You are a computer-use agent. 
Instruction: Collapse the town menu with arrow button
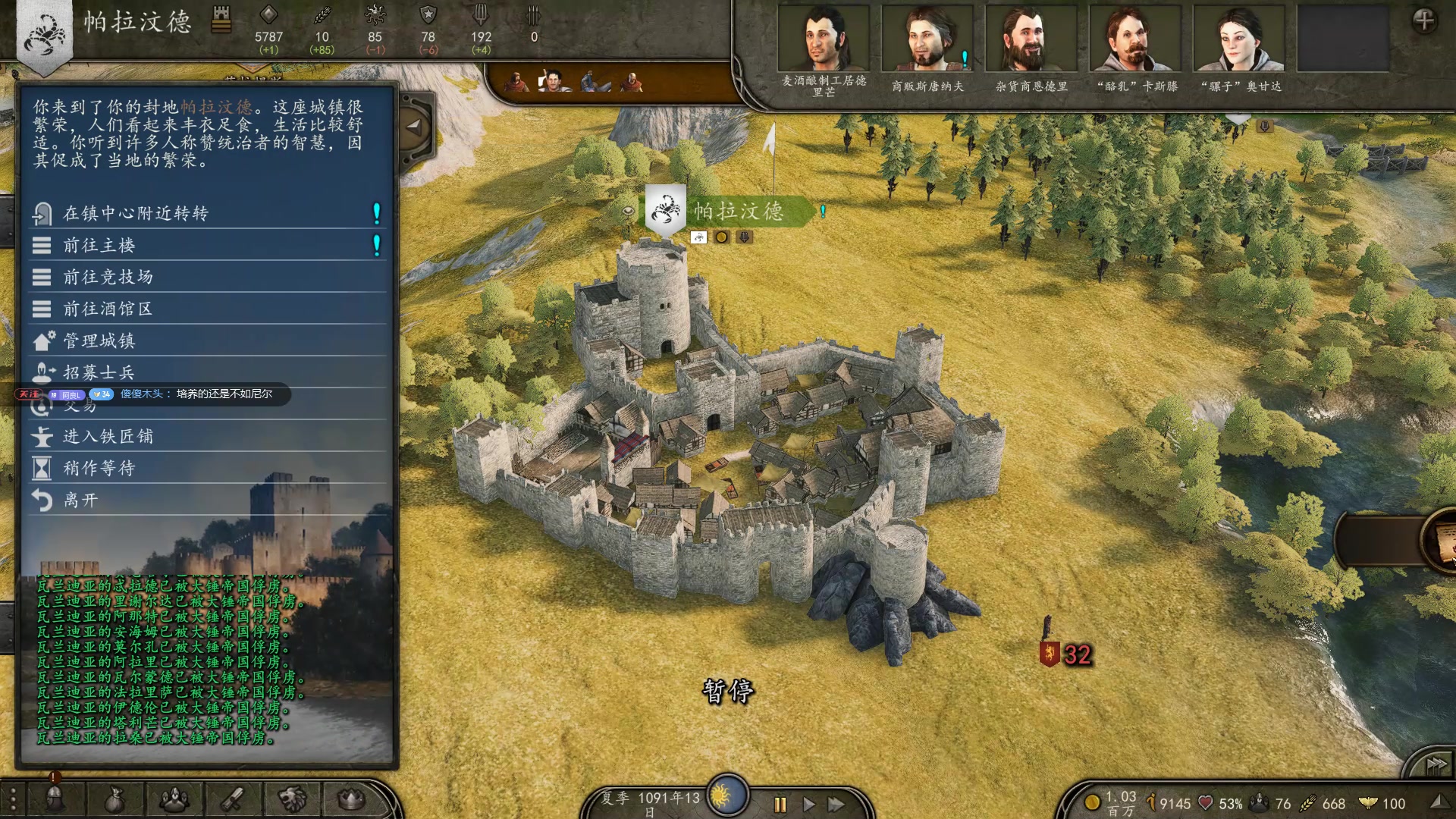[x=414, y=127]
